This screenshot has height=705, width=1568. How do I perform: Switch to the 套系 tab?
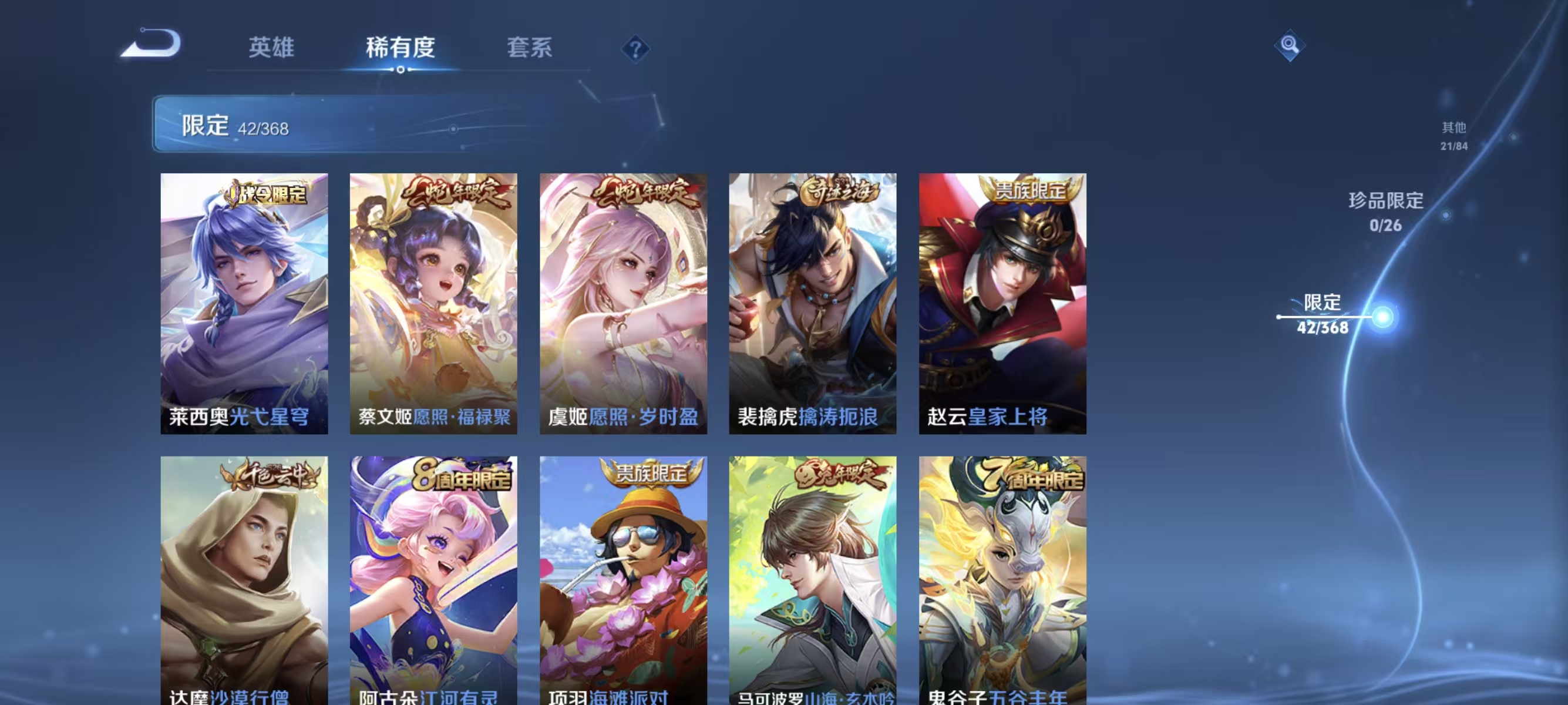point(530,48)
